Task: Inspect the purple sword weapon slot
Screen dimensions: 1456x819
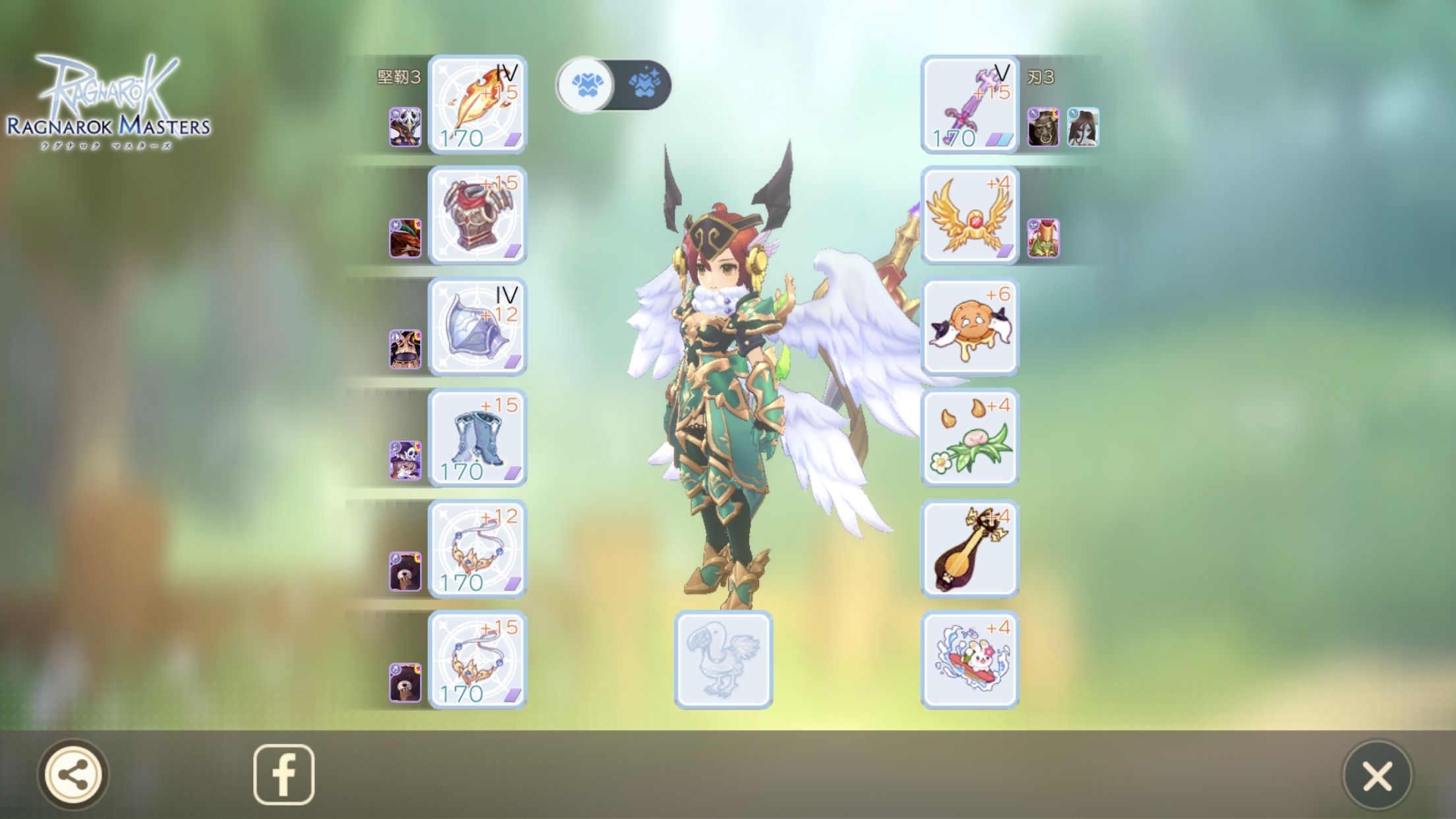Action: 969,104
